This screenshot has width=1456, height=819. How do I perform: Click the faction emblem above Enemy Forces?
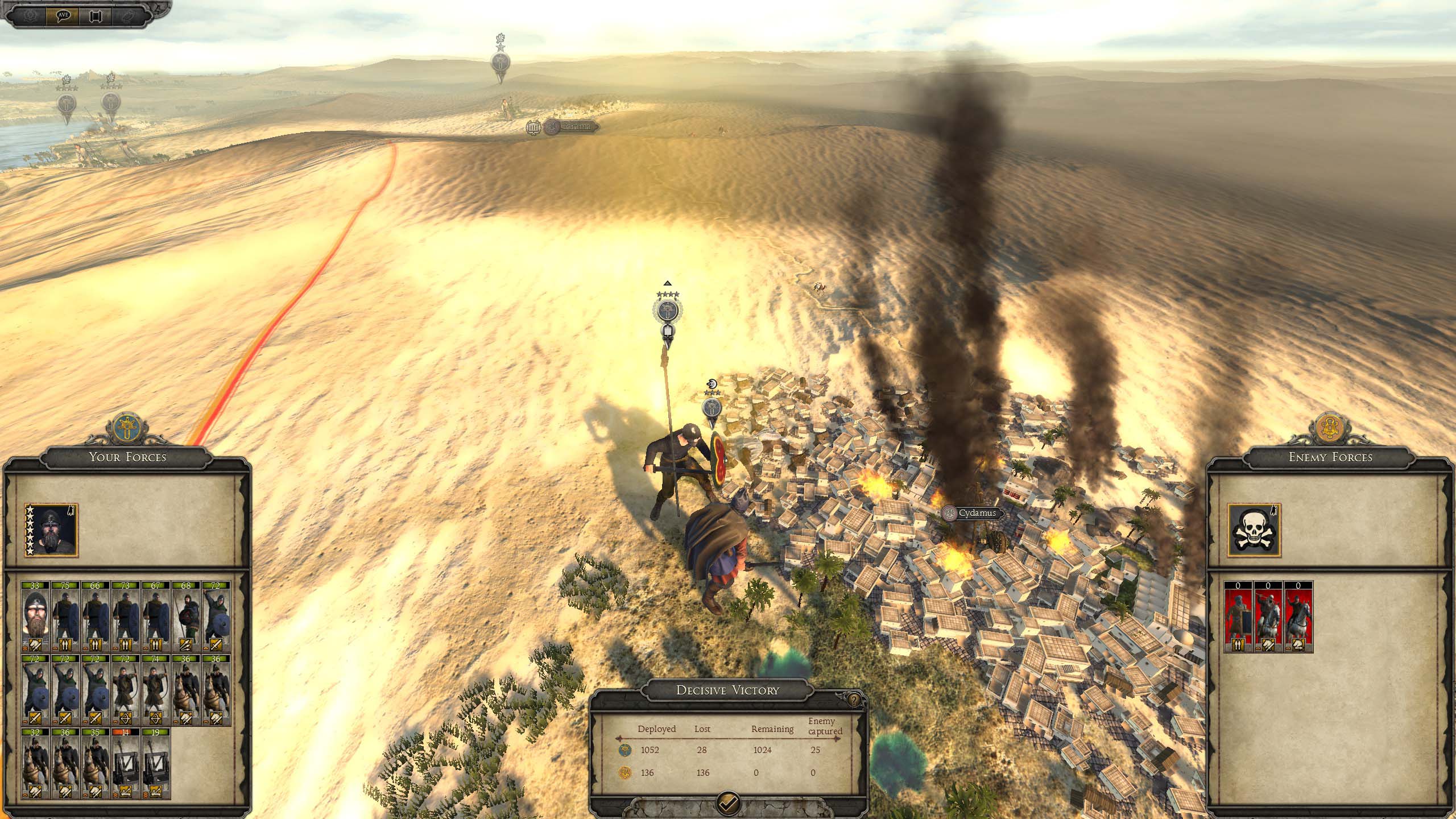pyautogui.click(x=1330, y=428)
